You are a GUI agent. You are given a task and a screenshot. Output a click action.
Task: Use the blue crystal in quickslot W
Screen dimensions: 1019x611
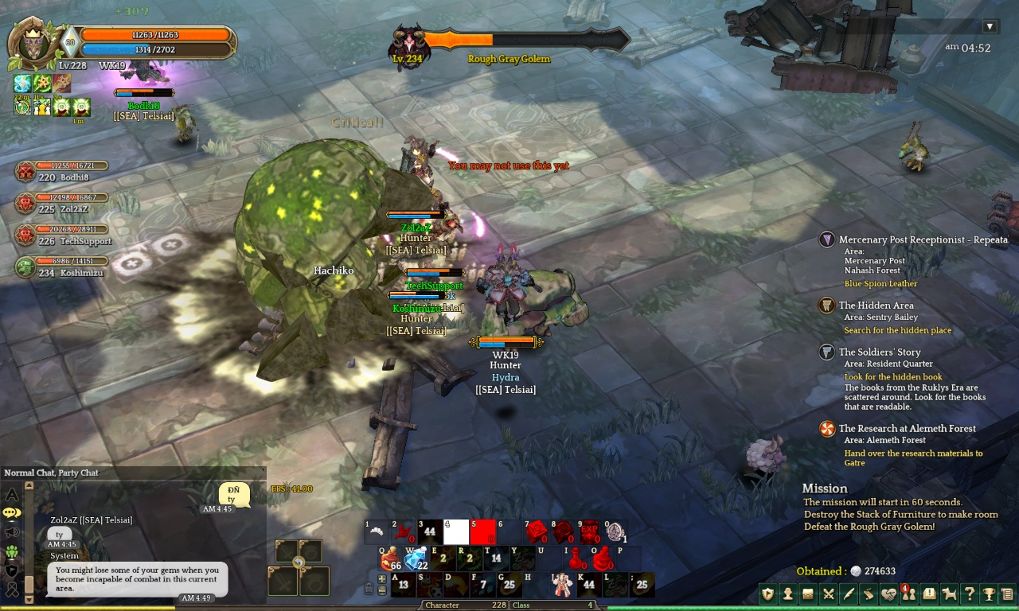[415, 560]
